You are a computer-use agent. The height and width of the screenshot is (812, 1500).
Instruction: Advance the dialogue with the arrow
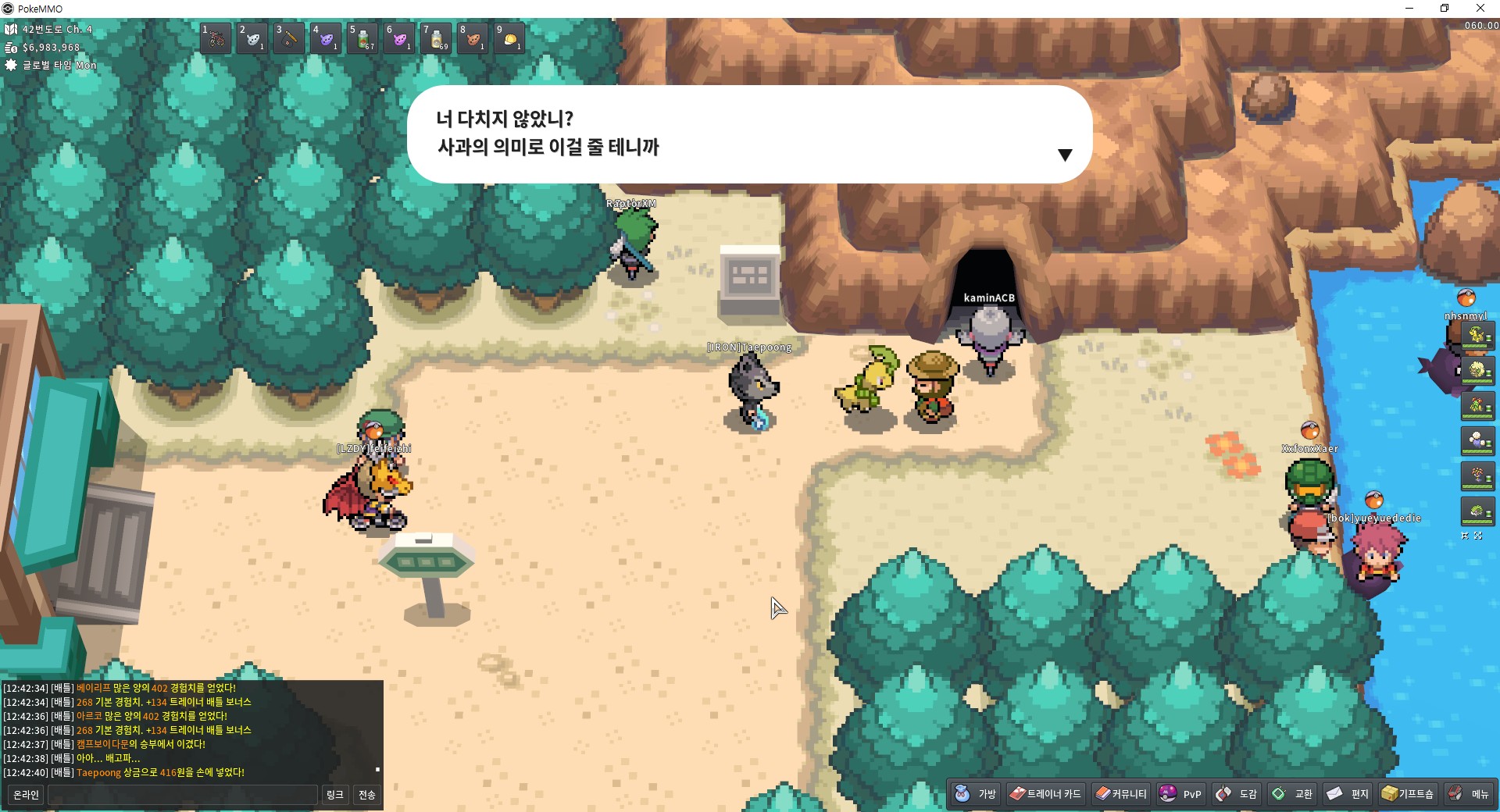click(x=1065, y=155)
